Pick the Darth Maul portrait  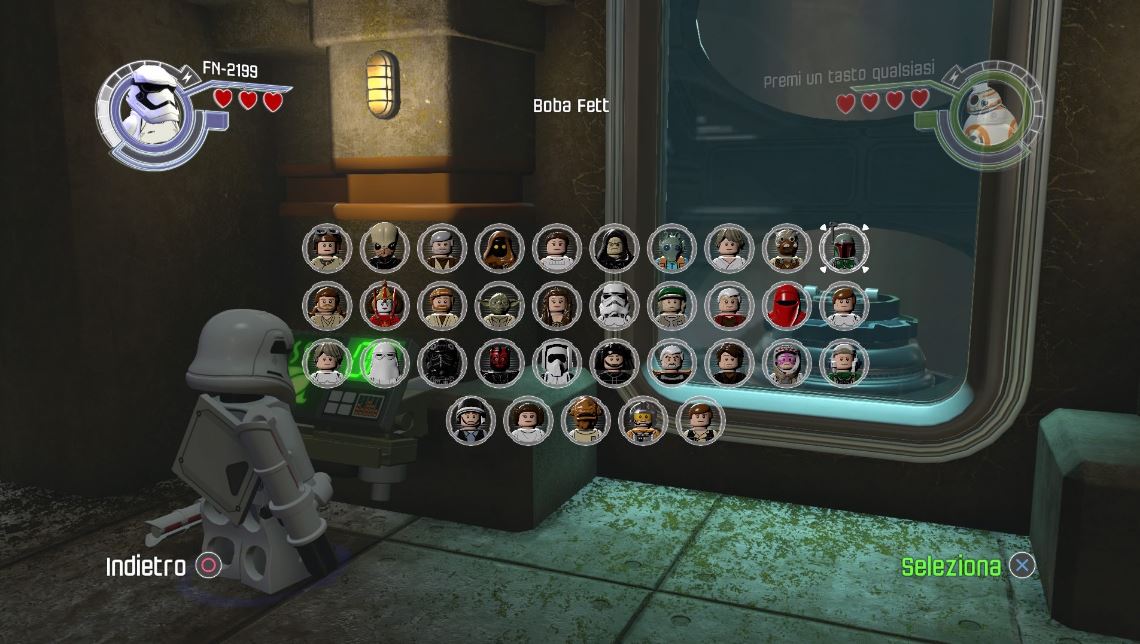[x=500, y=363]
